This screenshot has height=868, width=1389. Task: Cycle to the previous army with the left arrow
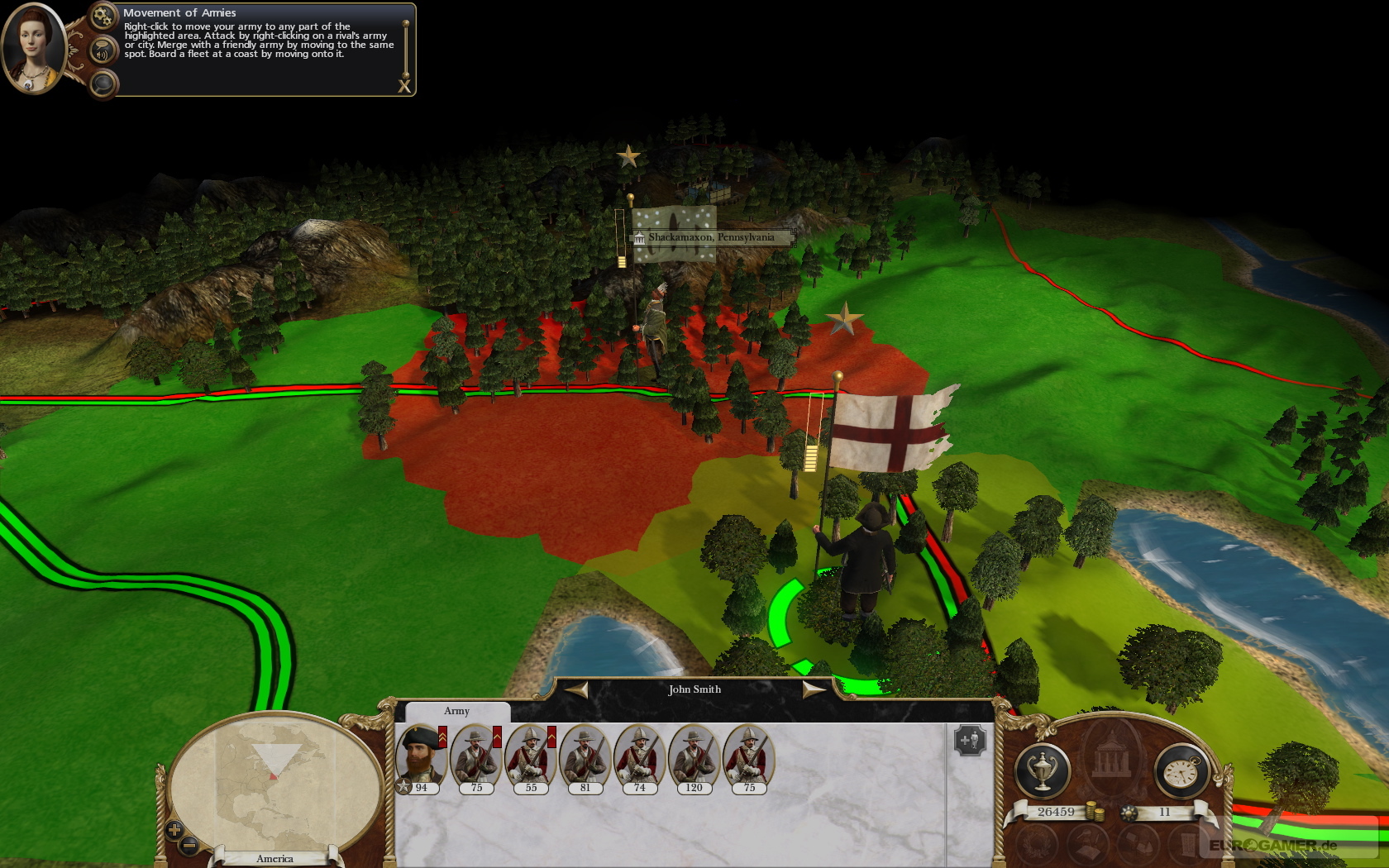[x=576, y=689]
